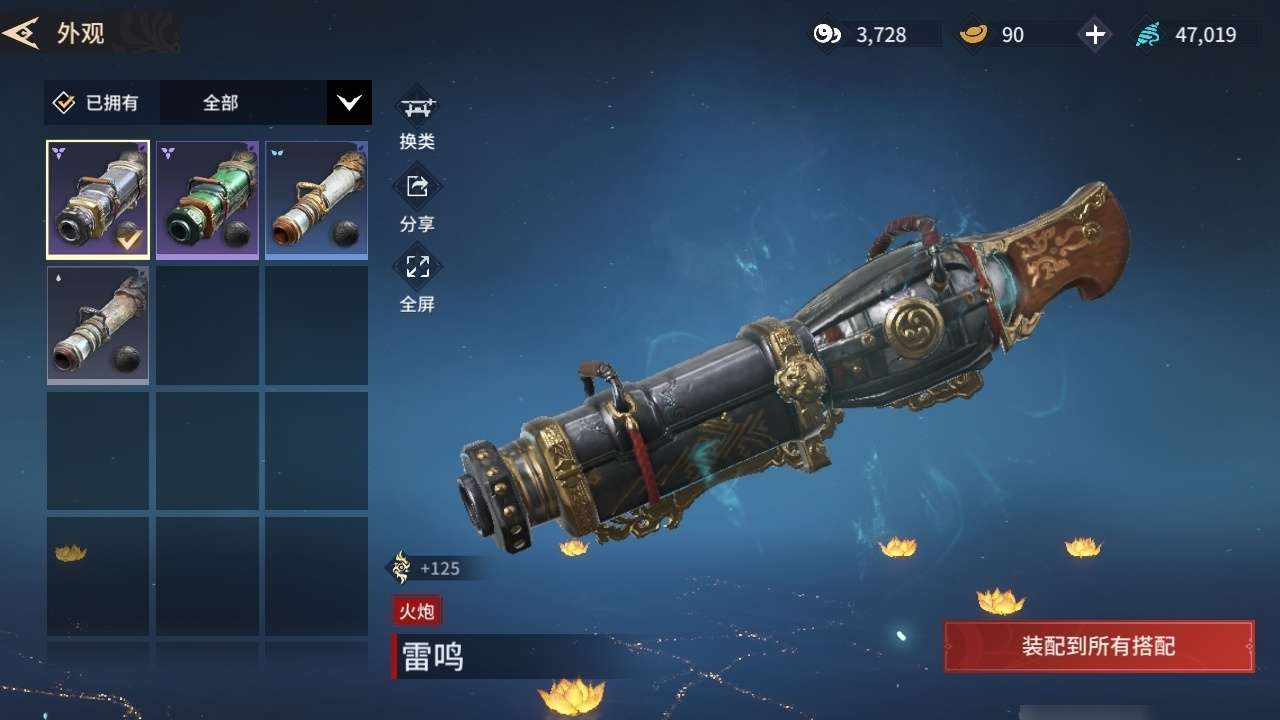
Task: Click 装配到所有搭配 equip to all loadouts
Action: click(1098, 646)
